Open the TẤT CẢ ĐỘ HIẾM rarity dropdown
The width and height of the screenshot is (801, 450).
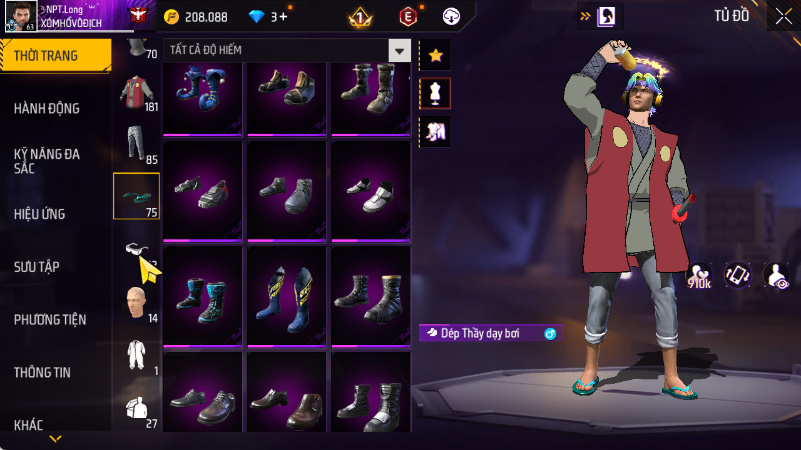tap(287, 50)
